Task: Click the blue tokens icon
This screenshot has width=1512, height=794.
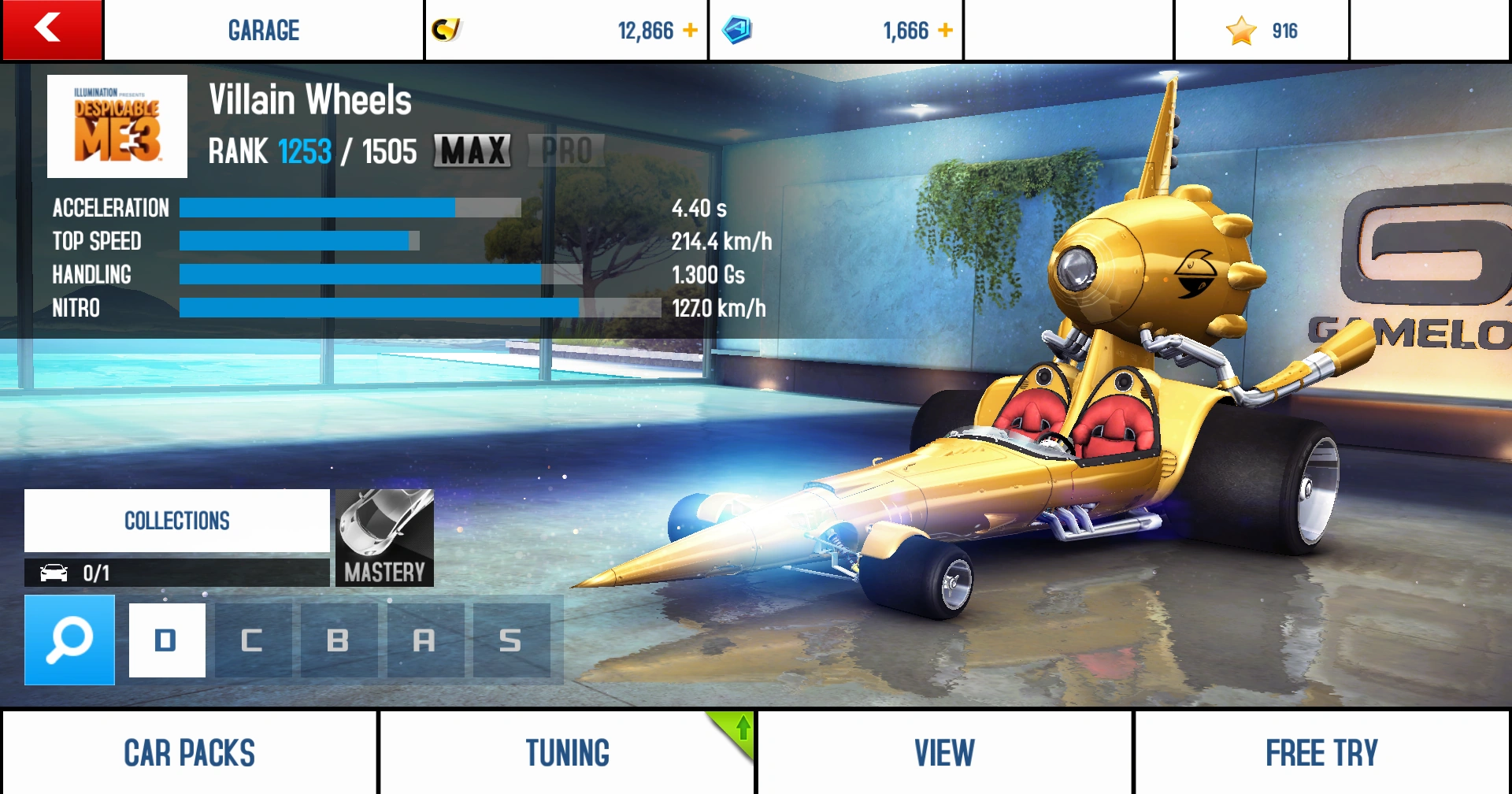Action: 738,30
